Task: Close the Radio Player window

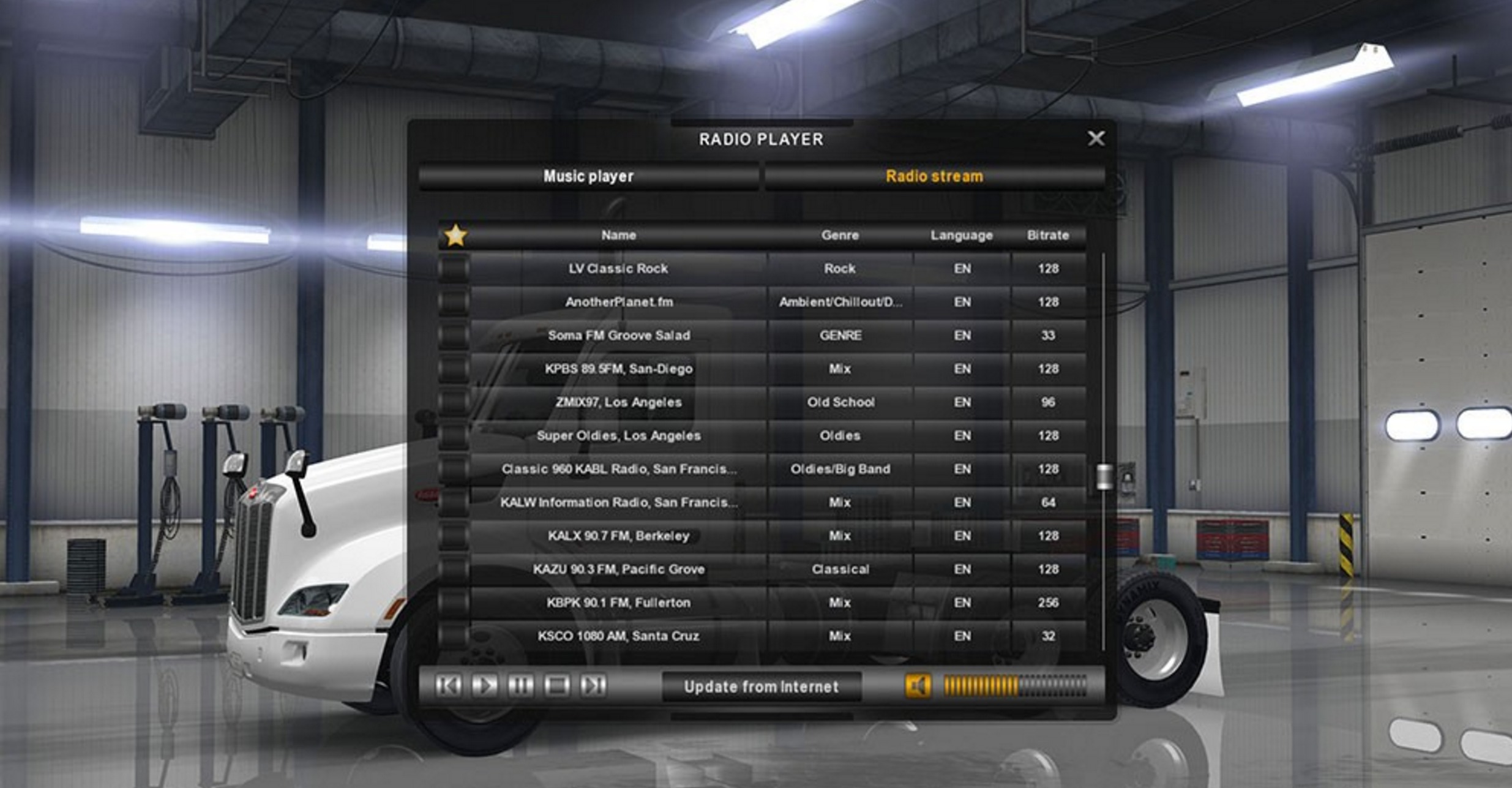Action: tap(1096, 138)
